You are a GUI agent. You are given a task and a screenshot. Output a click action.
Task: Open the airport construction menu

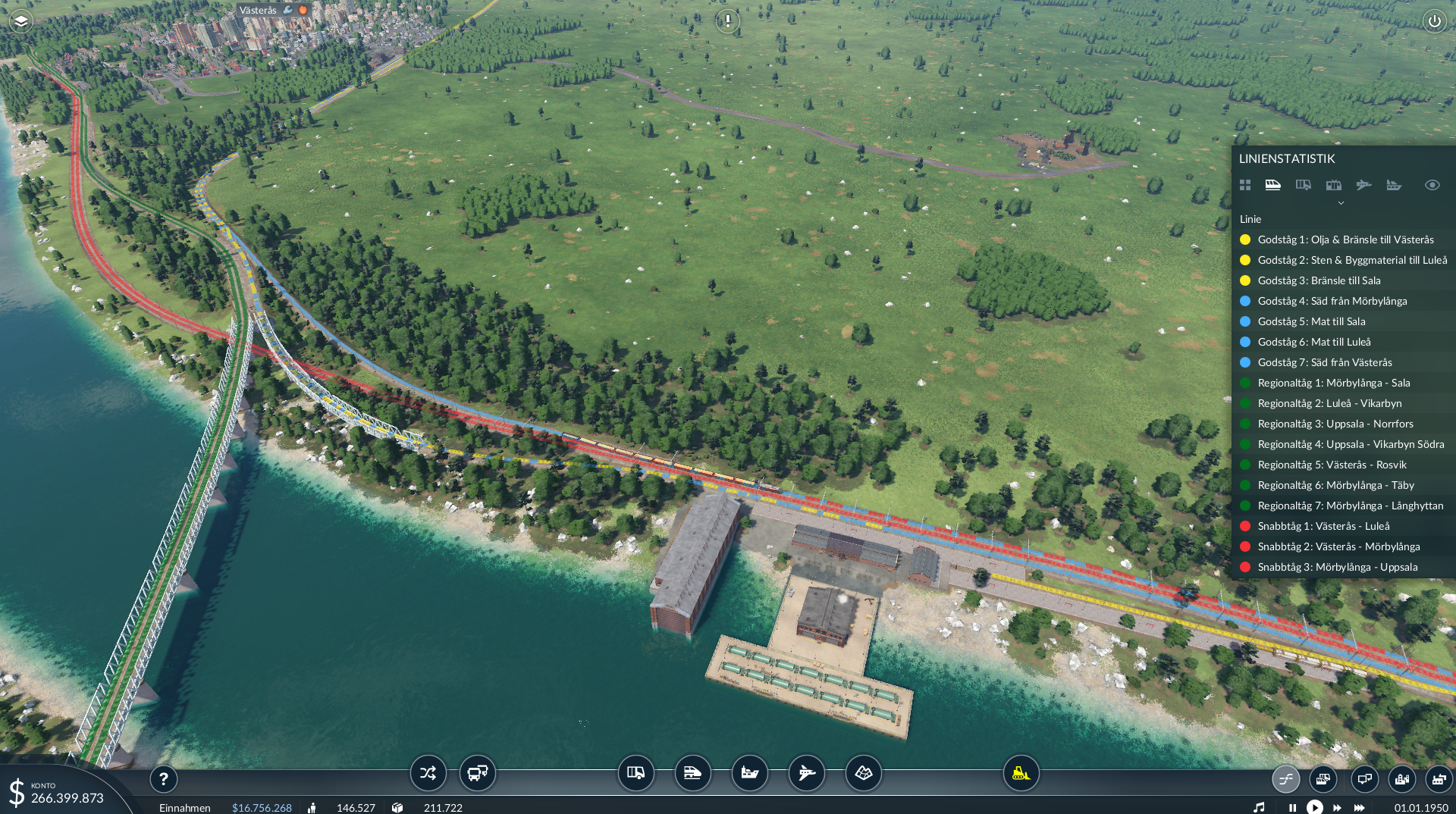pyautogui.click(x=806, y=773)
